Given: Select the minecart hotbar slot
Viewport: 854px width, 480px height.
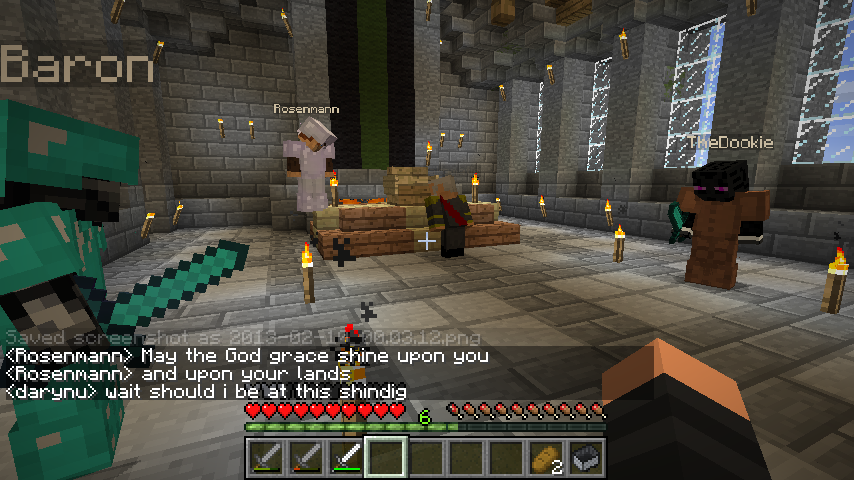Looking at the screenshot, I should tap(585, 458).
